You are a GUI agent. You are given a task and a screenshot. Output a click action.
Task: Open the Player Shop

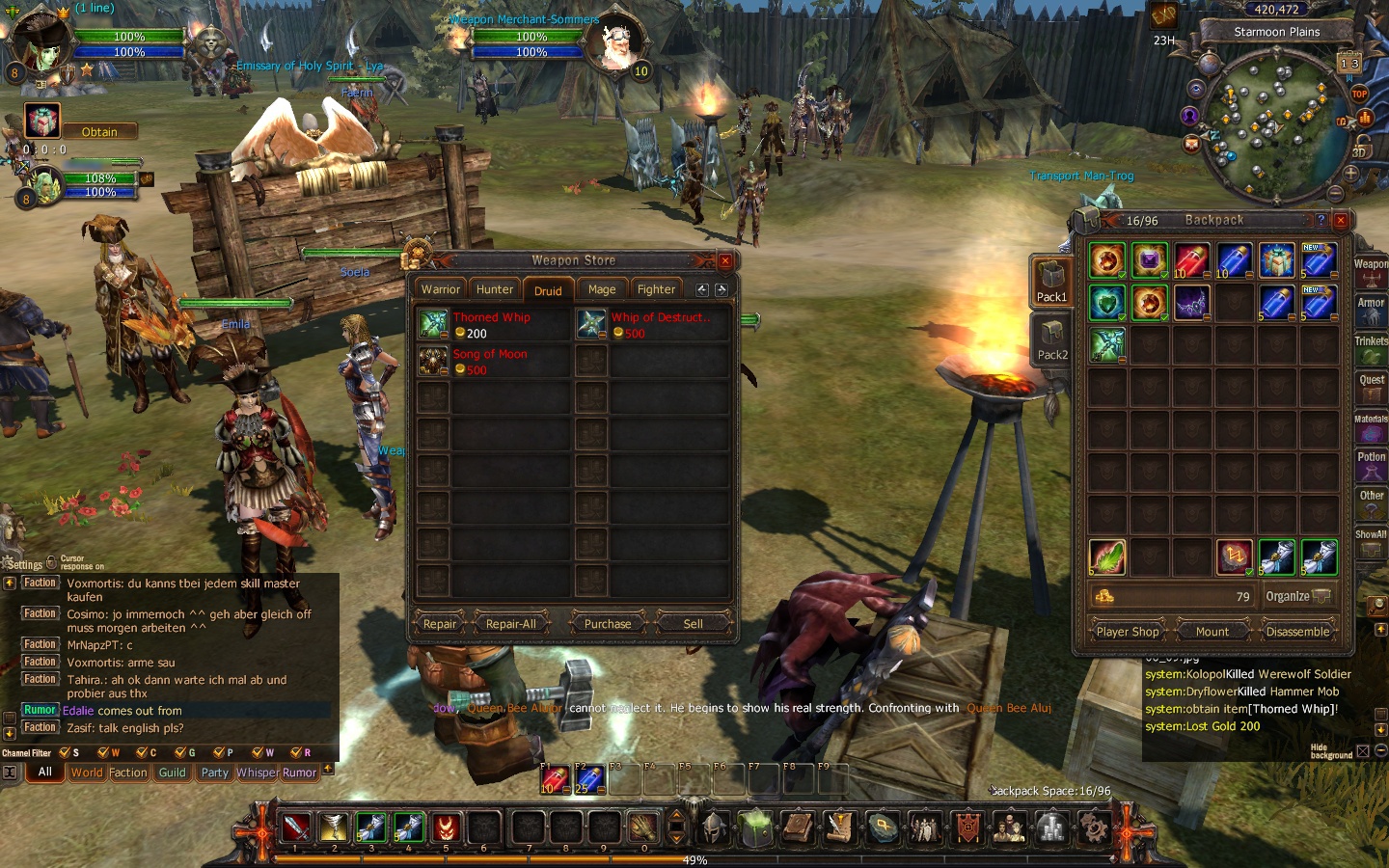pos(1128,632)
